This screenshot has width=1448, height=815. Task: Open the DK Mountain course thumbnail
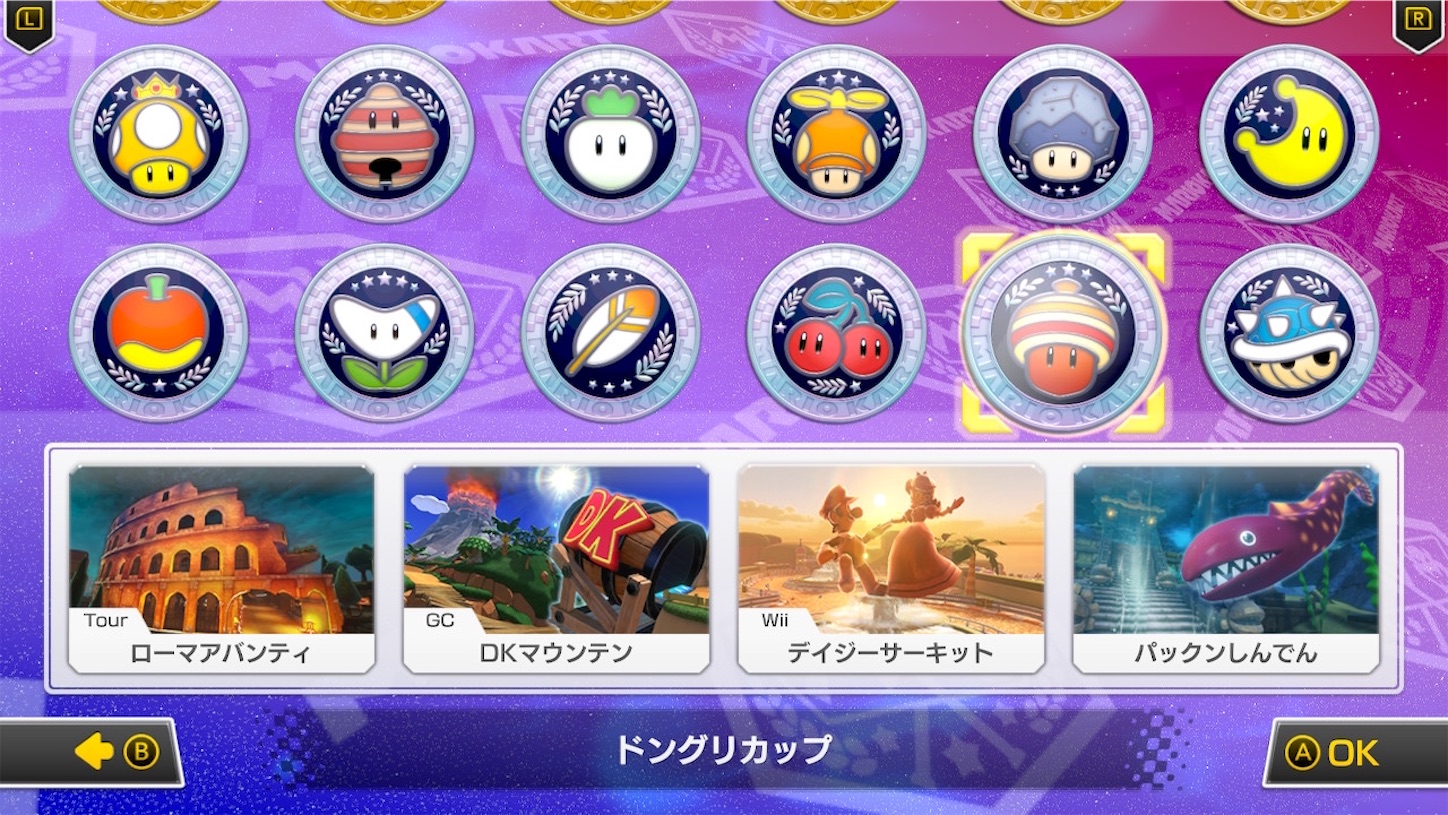point(557,565)
